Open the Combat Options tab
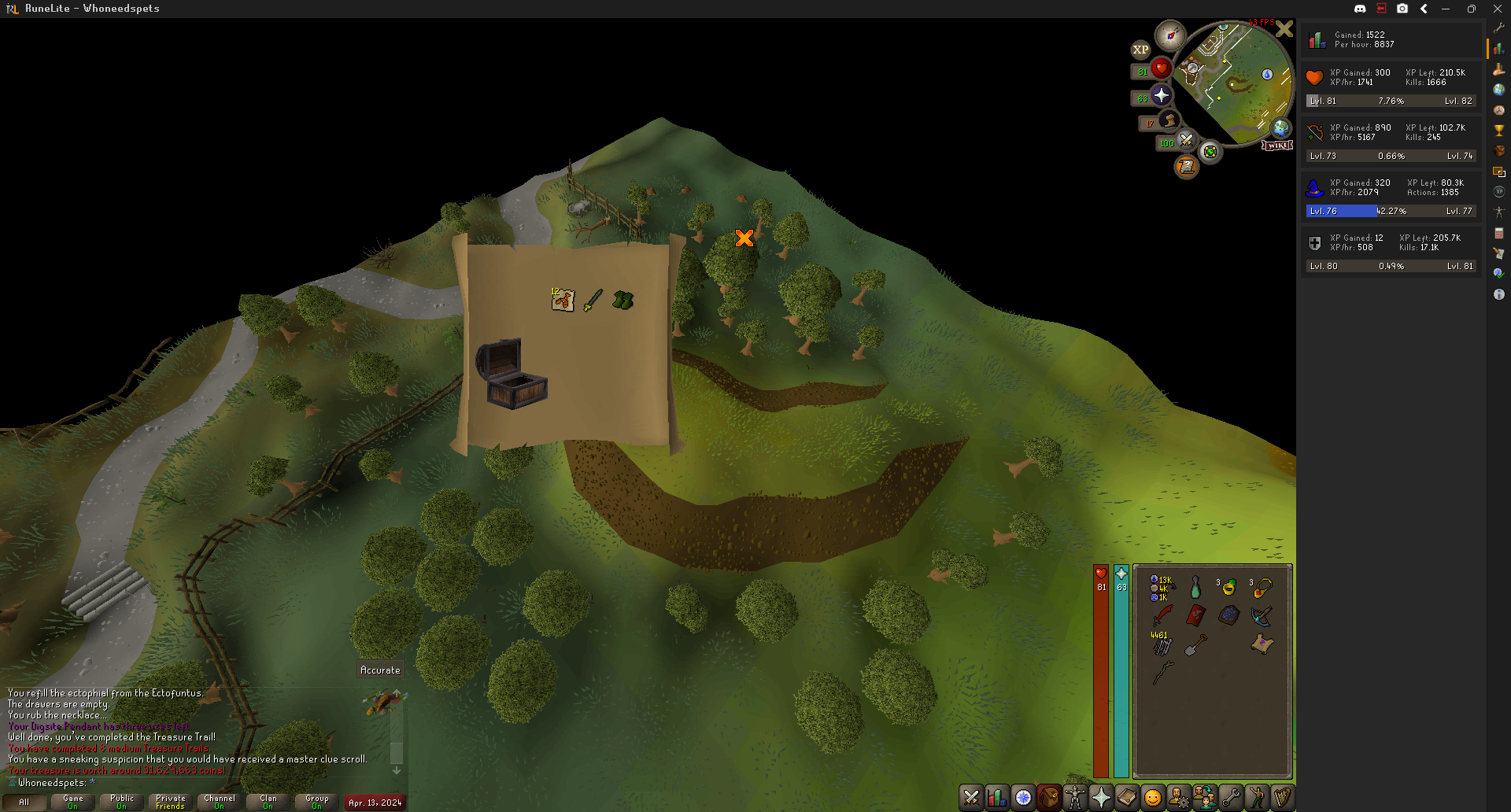Image resolution: width=1511 pixels, height=812 pixels. pyautogui.click(x=971, y=798)
